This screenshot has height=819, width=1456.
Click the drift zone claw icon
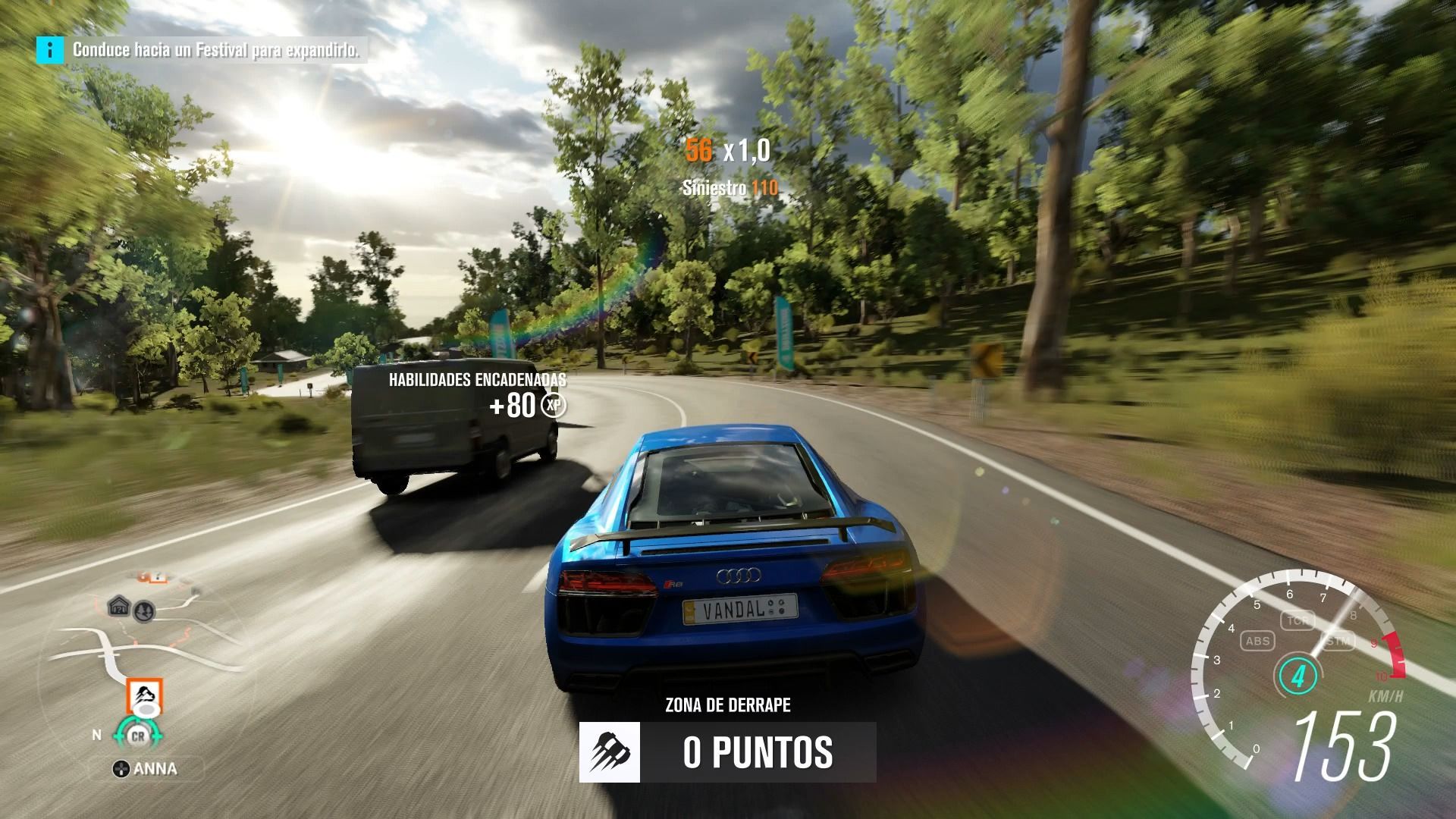click(x=610, y=752)
